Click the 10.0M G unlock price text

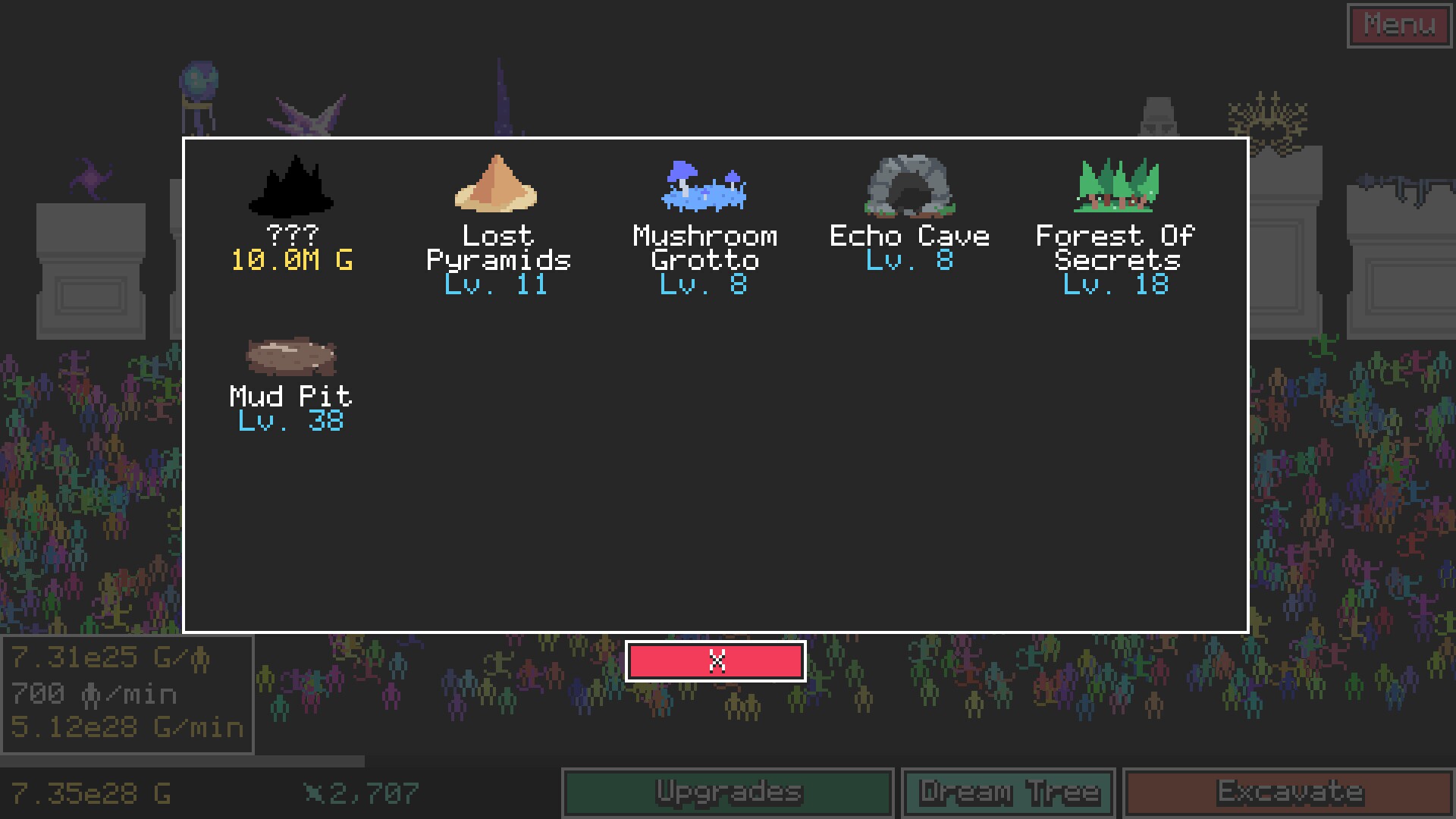pyautogui.click(x=292, y=261)
